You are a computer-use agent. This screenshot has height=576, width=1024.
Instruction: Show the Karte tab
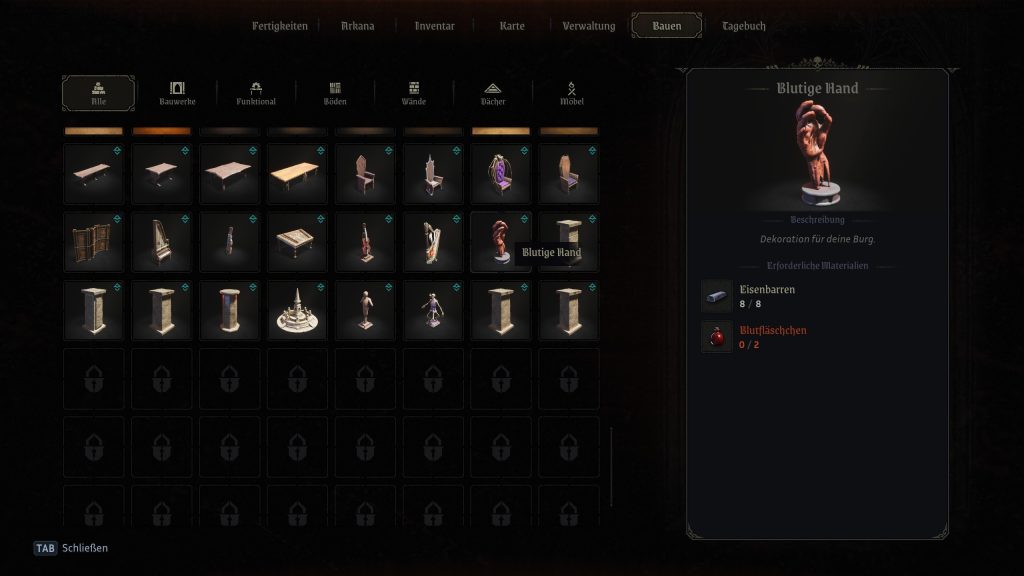click(512, 26)
